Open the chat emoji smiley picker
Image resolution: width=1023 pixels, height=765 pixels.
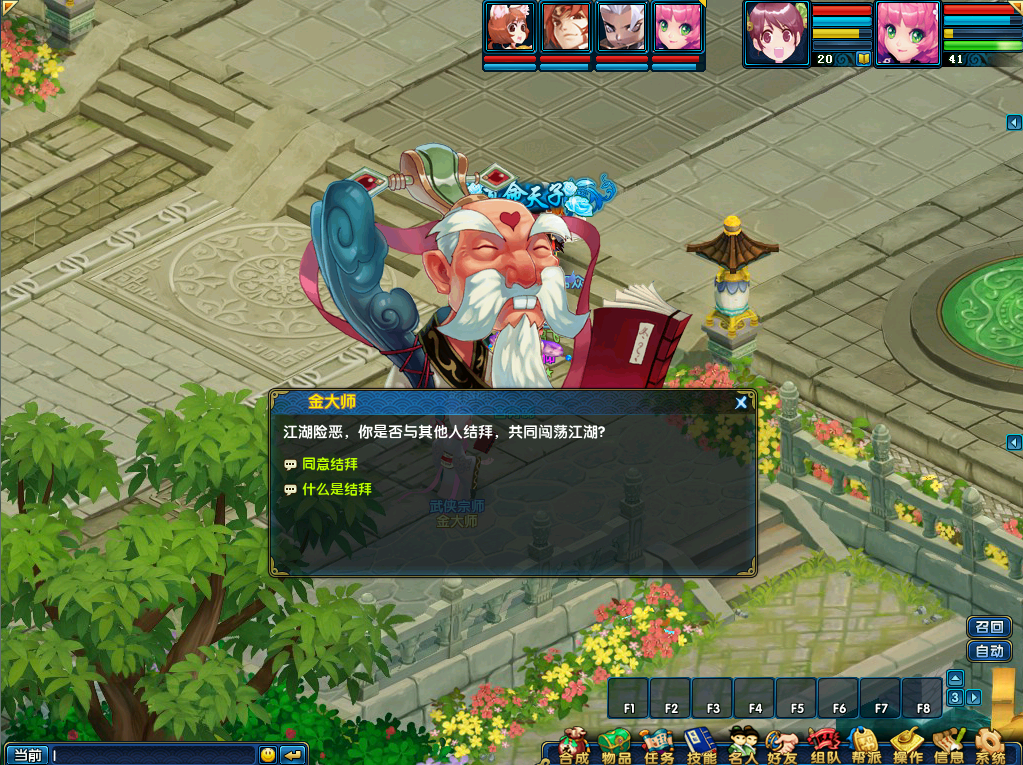[x=268, y=755]
